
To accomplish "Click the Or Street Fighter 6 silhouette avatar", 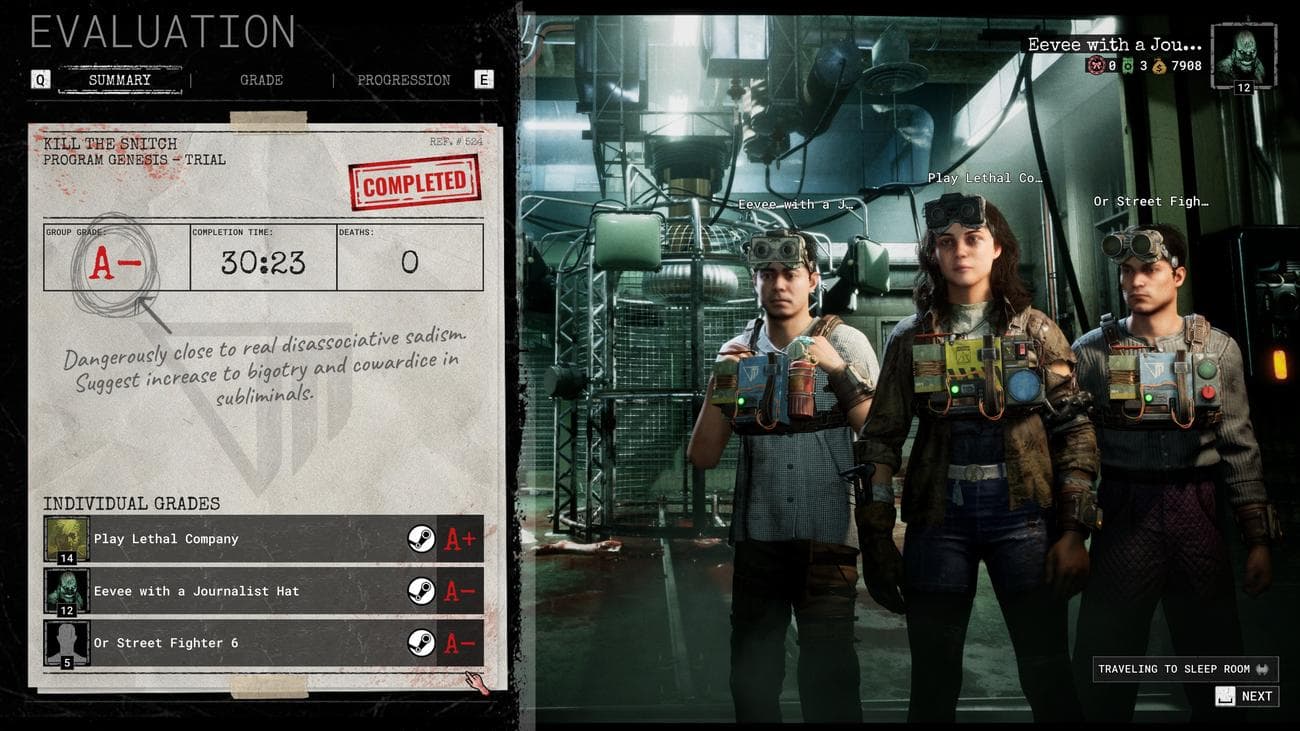I will pos(67,643).
